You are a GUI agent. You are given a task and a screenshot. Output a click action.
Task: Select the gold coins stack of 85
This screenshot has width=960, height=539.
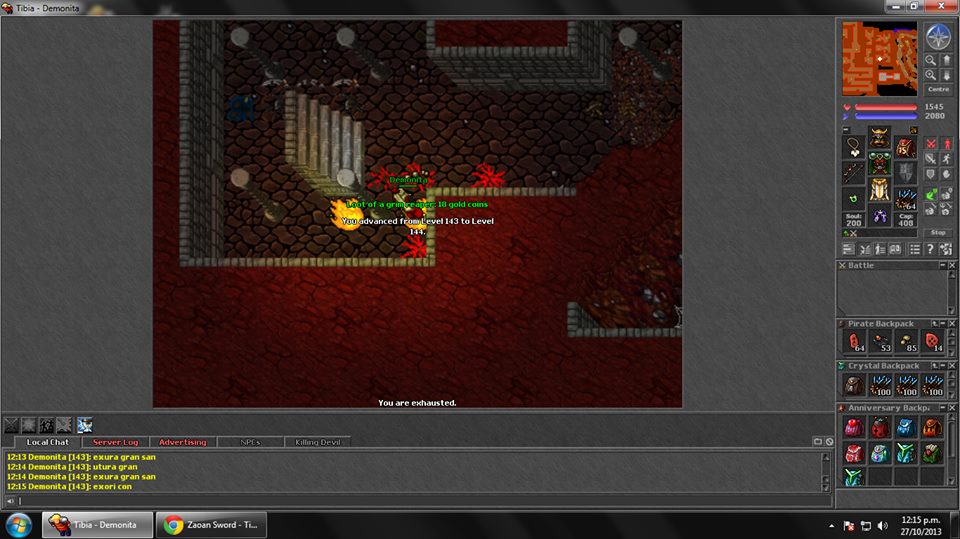(907, 342)
